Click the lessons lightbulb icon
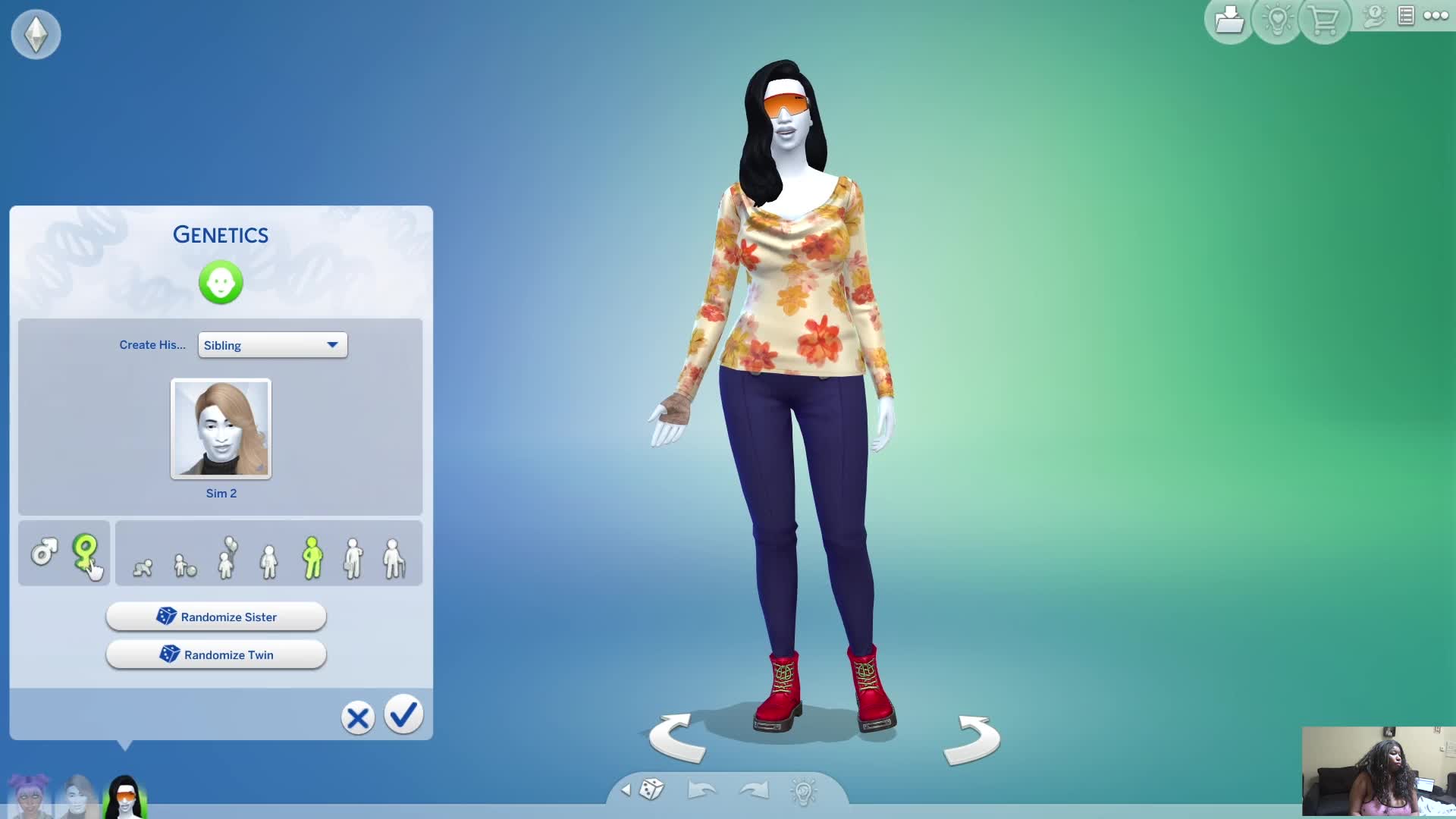This screenshot has width=1456, height=819. [1276, 20]
